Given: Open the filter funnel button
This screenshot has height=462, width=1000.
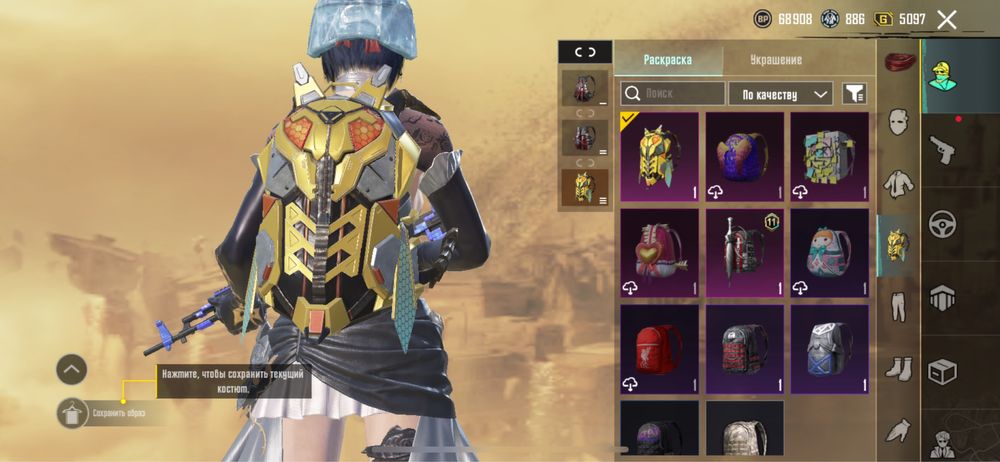Looking at the screenshot, I should [x=854, y=94].
